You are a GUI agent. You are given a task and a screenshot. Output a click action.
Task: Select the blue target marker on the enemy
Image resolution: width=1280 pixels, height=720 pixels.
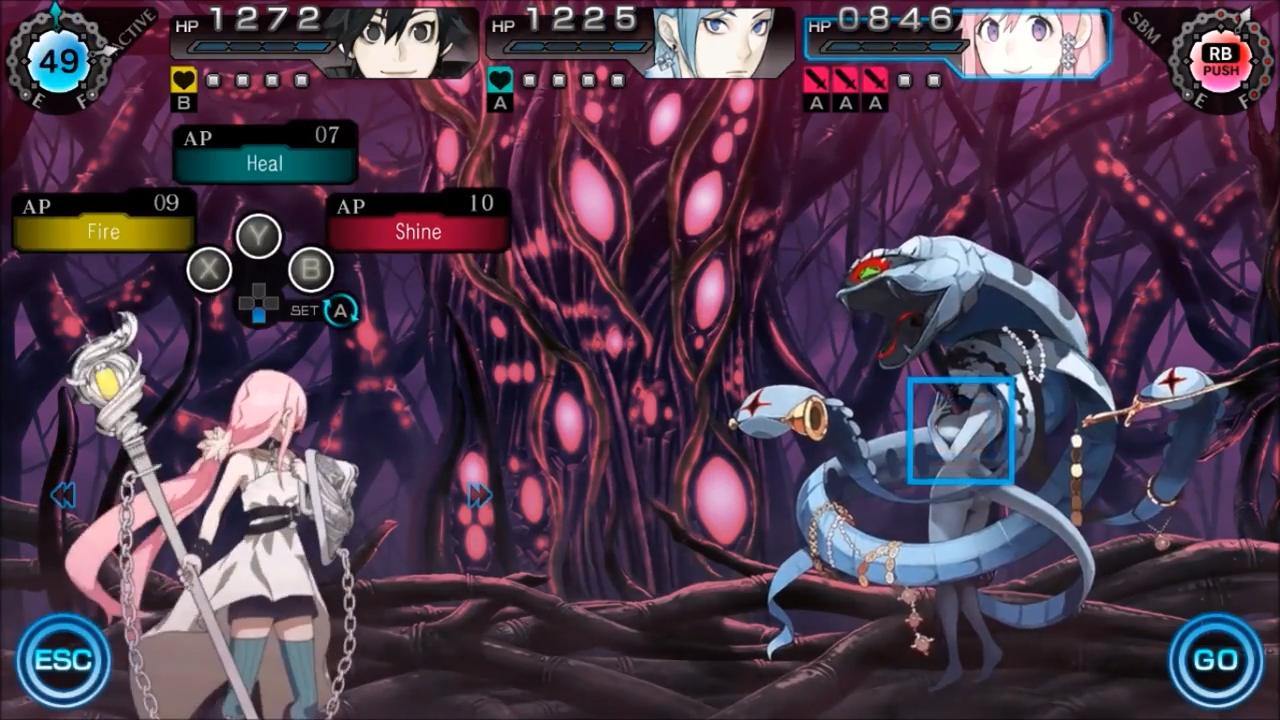click(960, 430)
